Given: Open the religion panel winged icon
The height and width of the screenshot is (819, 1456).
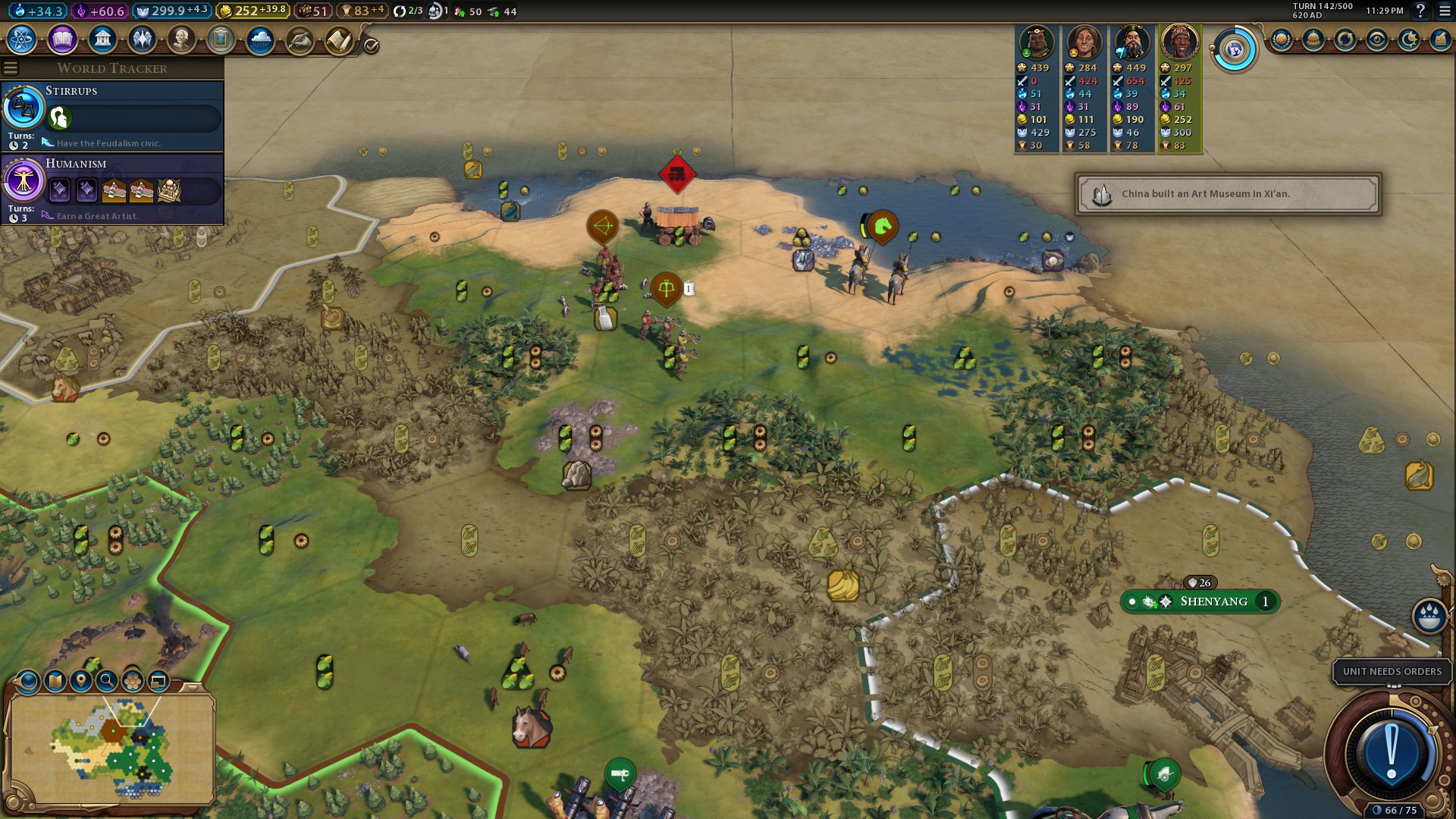Looking at the screenshot, I should pos(141,39).
